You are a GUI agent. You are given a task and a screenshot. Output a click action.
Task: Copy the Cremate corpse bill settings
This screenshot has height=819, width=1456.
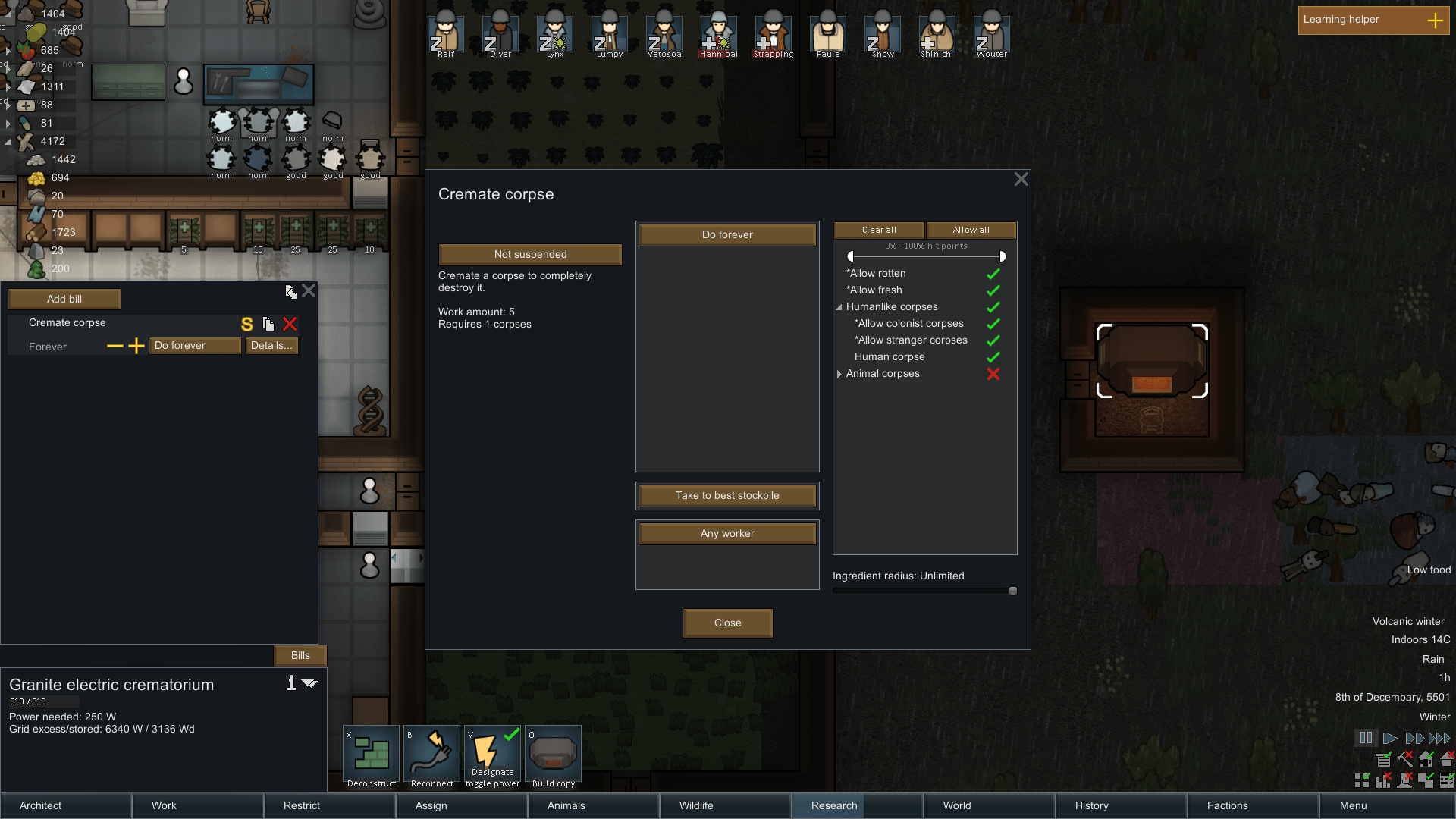268,324
